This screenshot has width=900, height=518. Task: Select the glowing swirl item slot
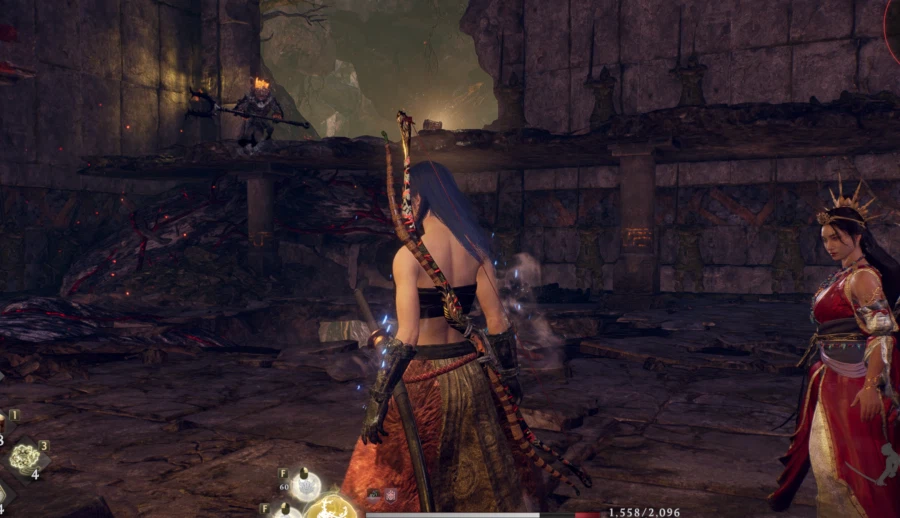click(x=24, y=458)
